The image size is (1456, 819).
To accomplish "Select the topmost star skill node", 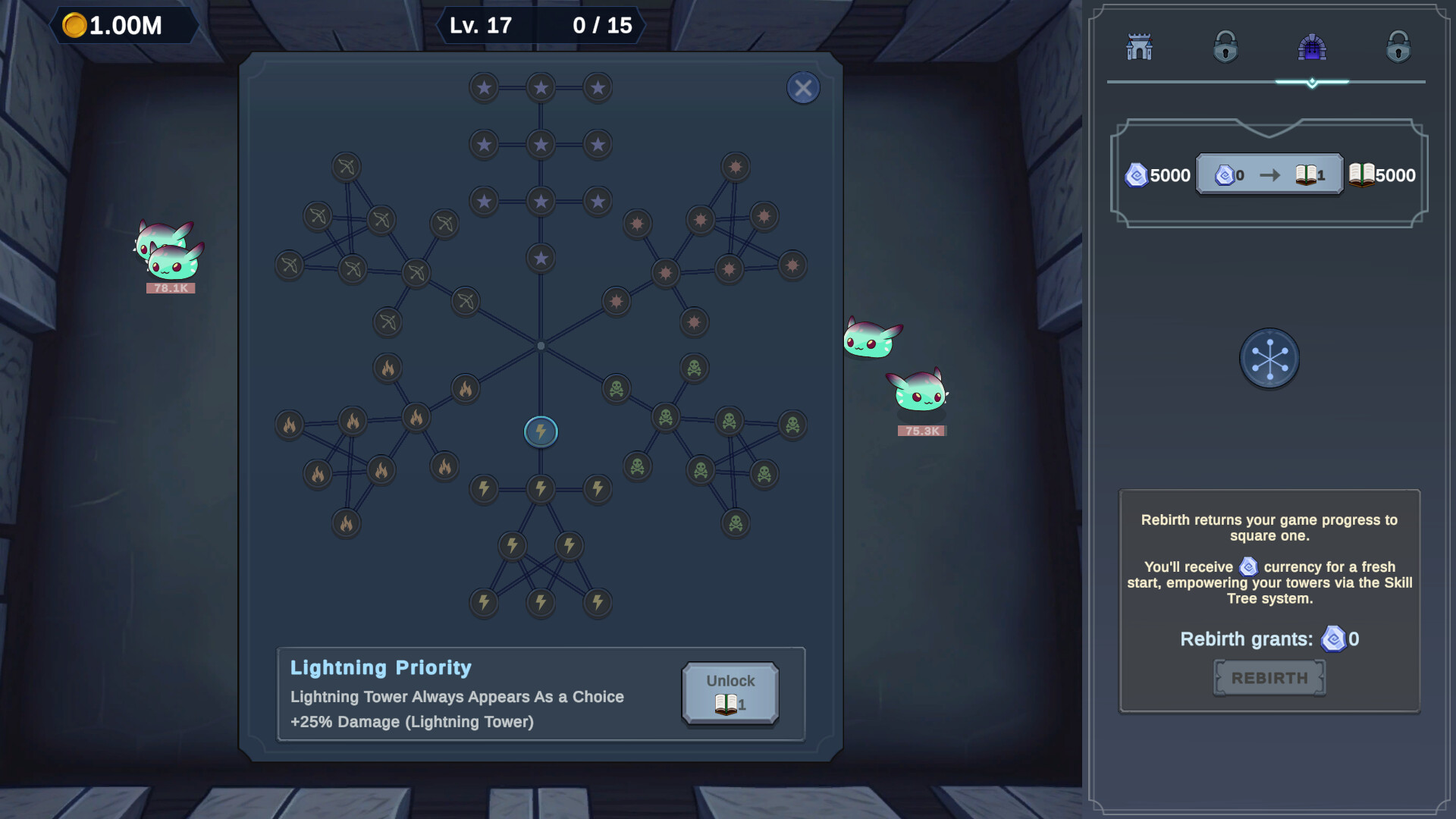I will (541, 87).
